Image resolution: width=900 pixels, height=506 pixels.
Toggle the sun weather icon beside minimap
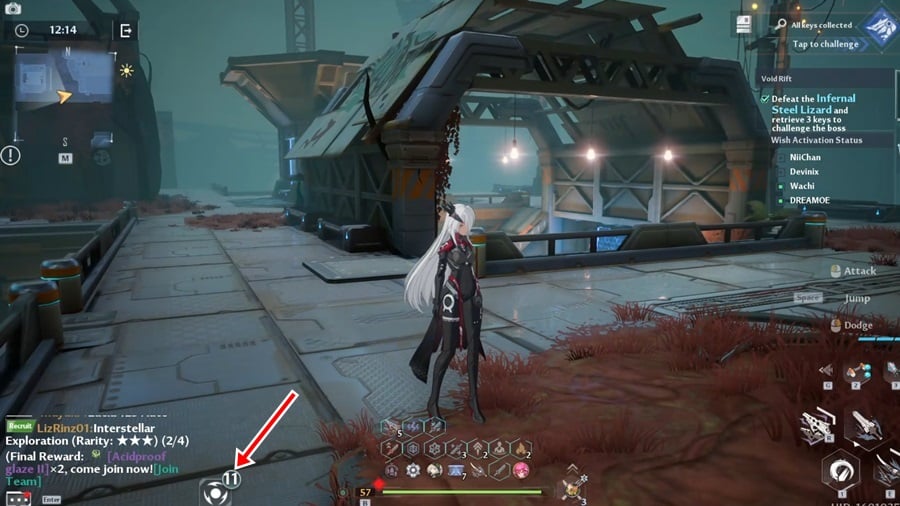(126, 70)
